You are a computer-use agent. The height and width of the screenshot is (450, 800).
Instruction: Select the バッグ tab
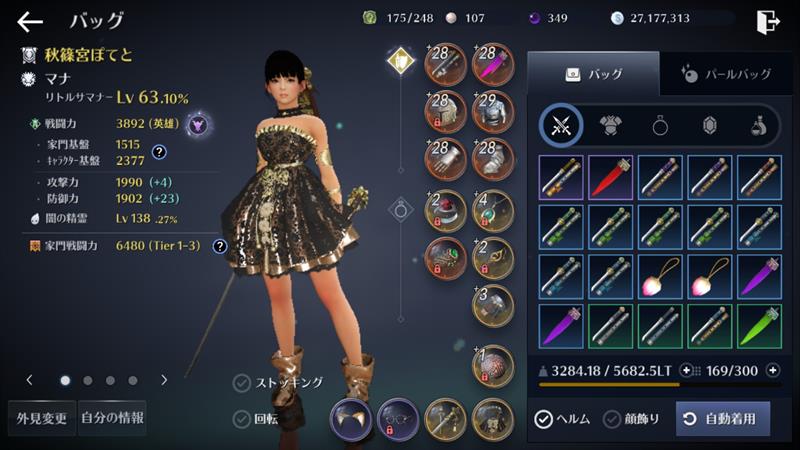tap(593, 73)
